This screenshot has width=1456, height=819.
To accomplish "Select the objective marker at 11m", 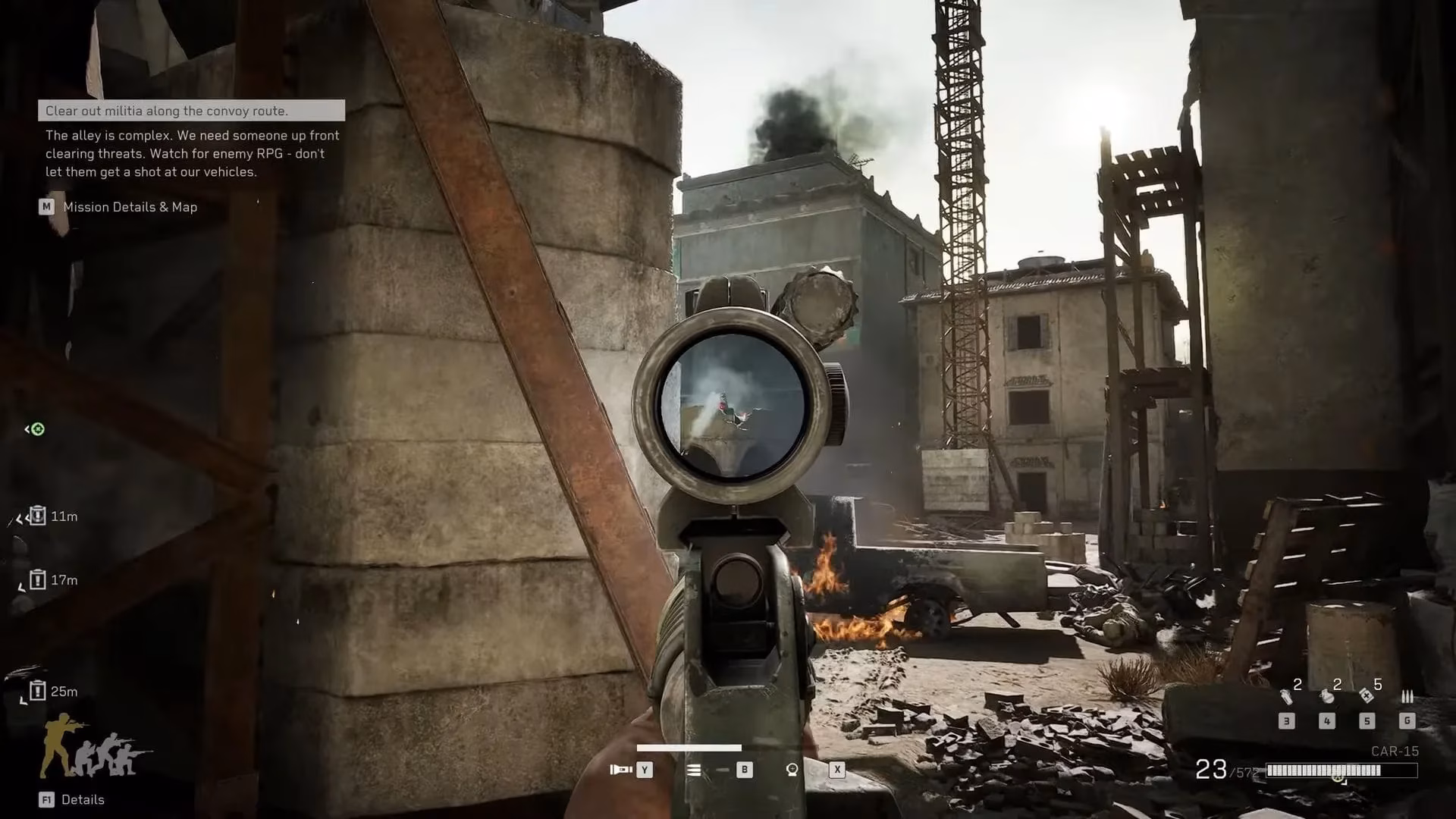I will tap(37, 516).
